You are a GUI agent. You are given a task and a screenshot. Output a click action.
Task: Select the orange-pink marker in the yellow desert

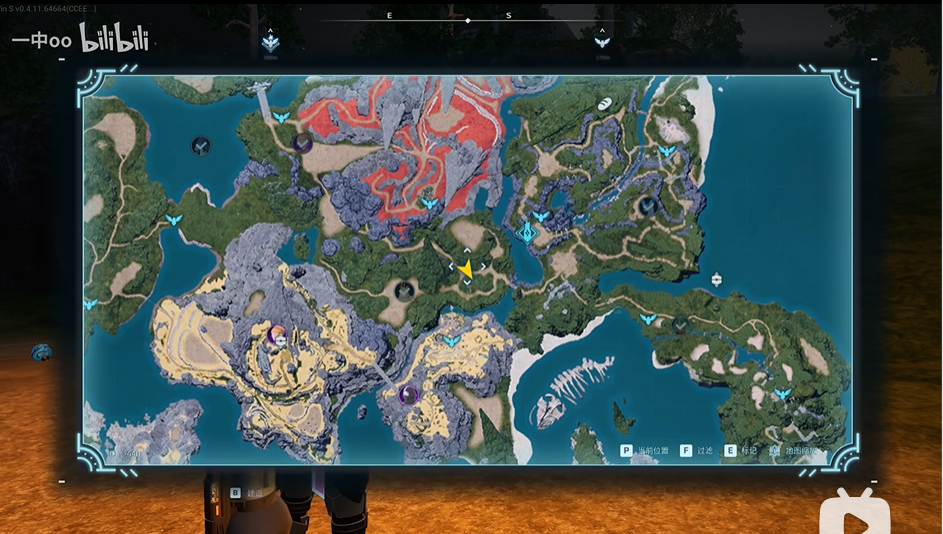[279, 335]
